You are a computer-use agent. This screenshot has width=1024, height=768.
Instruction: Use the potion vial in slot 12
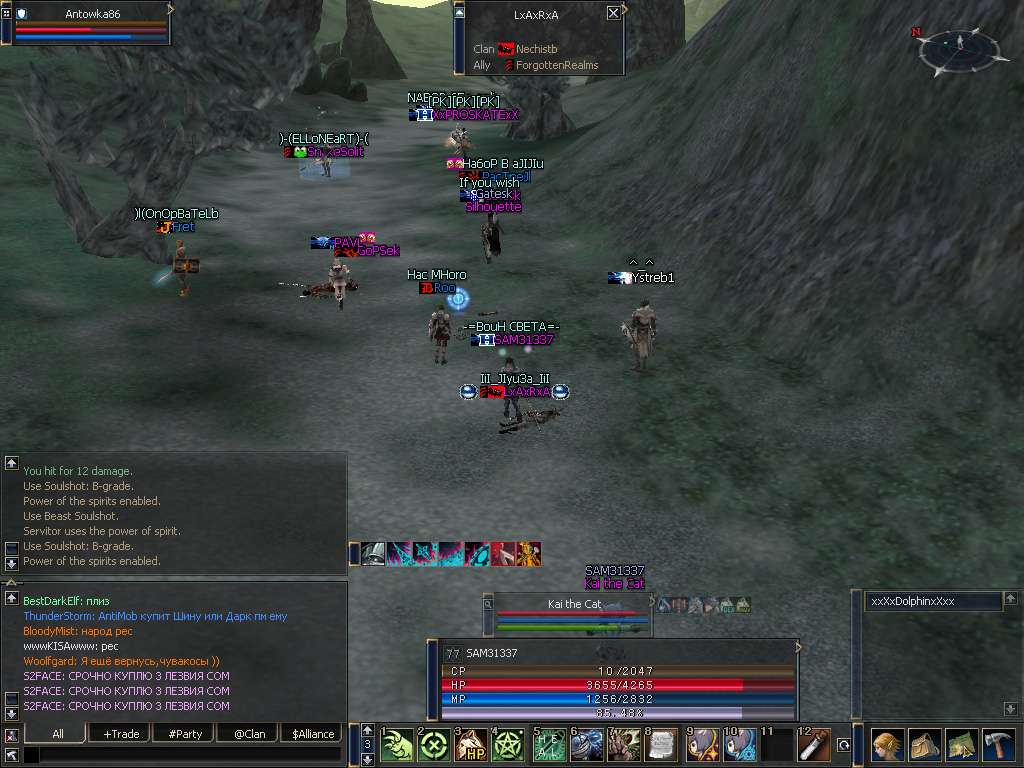tap(815, 745)
